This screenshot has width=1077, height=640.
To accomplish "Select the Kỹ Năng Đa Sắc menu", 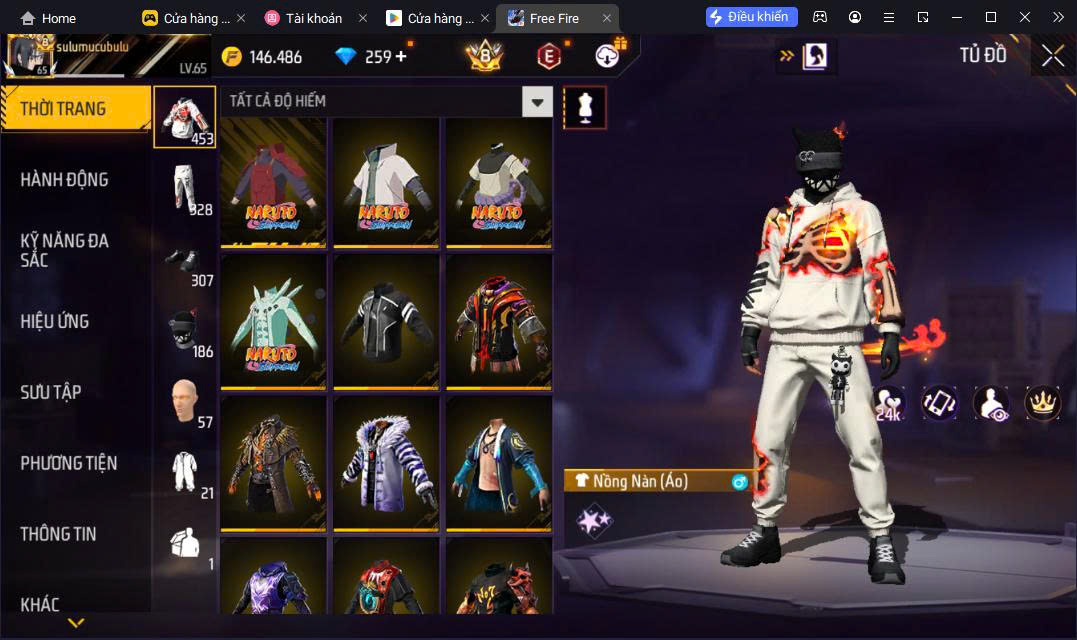I will pos(65,250).
